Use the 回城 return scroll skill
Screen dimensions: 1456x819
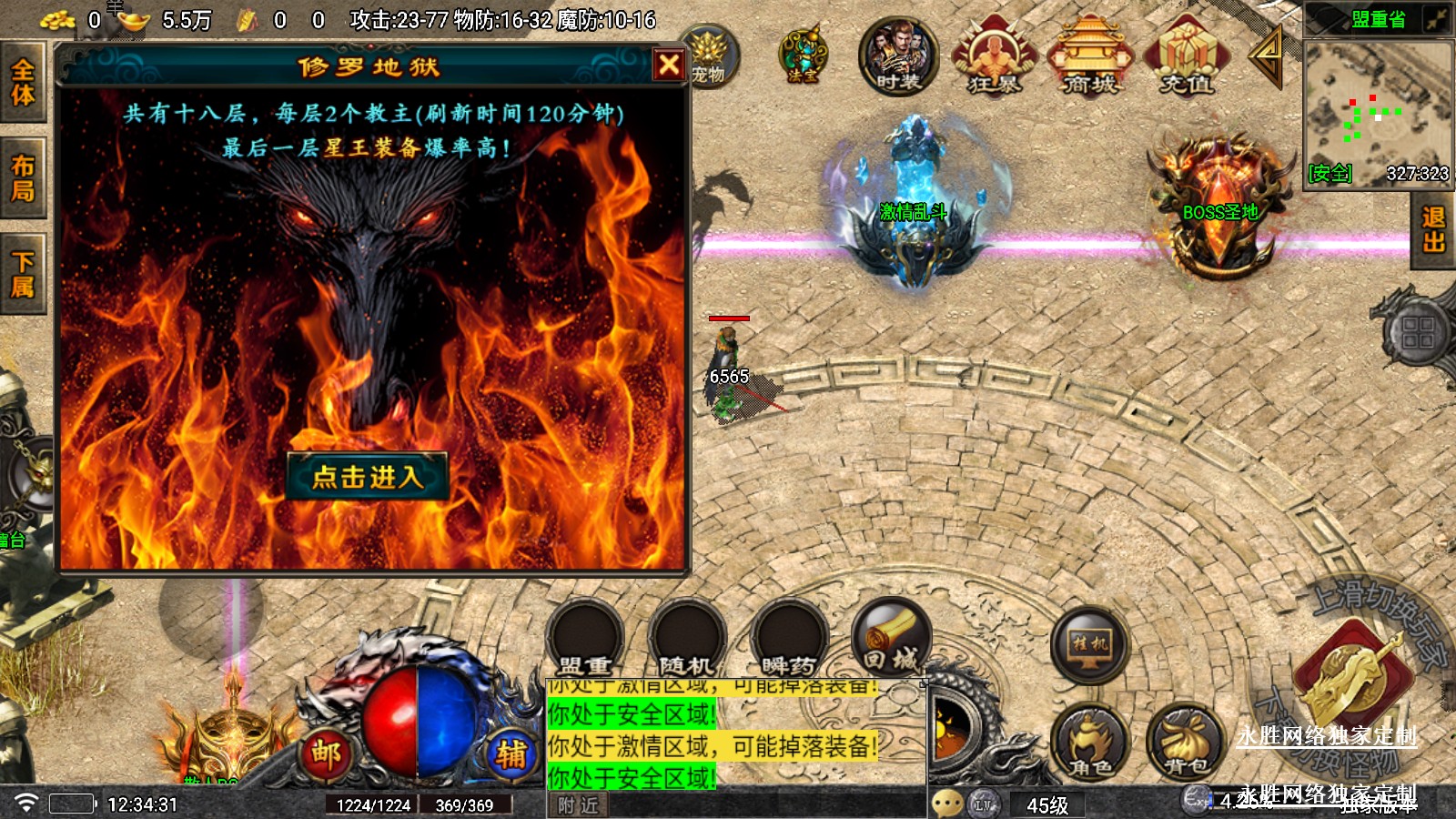point(891,638)
